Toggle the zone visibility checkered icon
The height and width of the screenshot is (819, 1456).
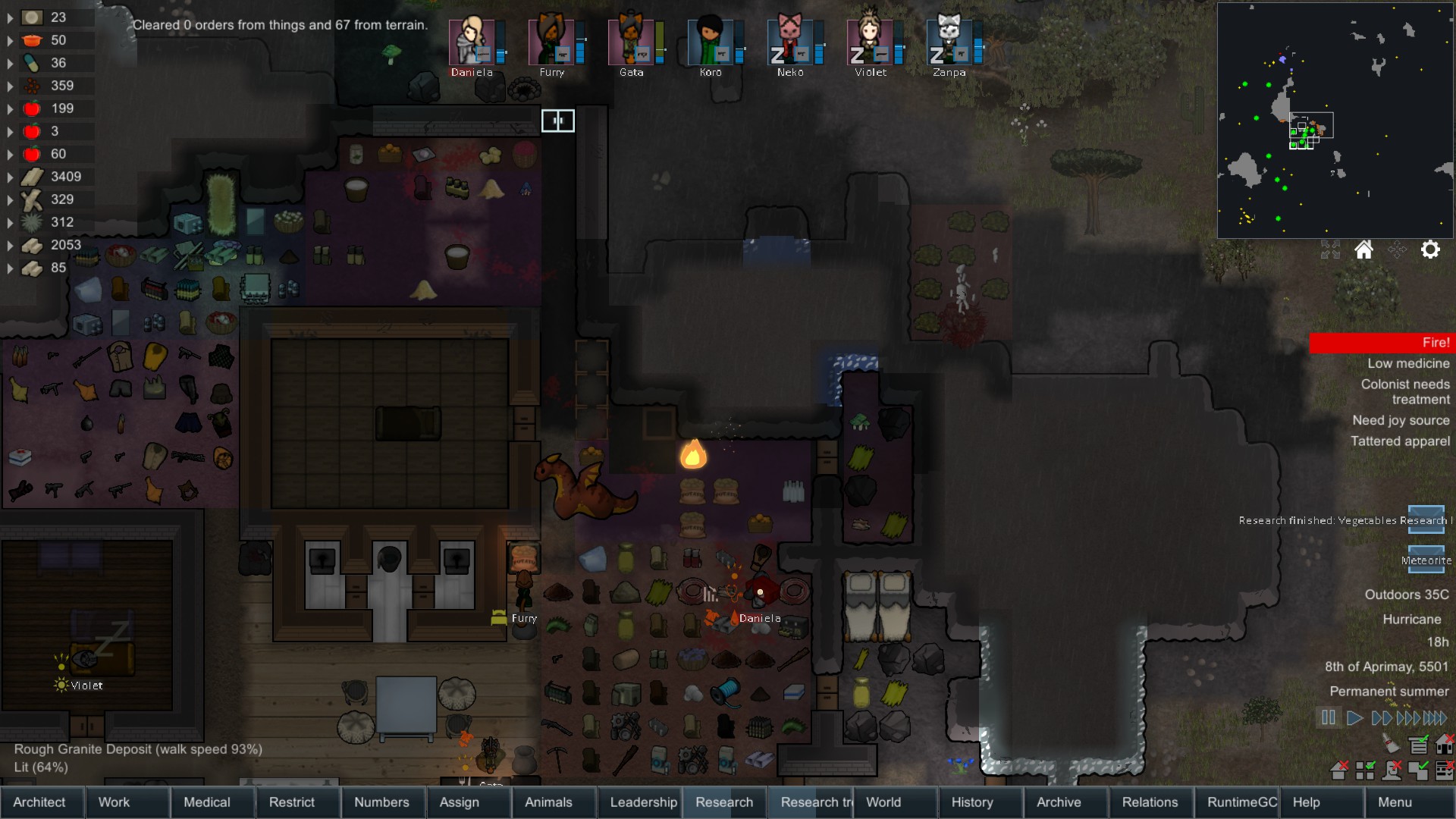pyautogui.click(x=1365, y=771)
